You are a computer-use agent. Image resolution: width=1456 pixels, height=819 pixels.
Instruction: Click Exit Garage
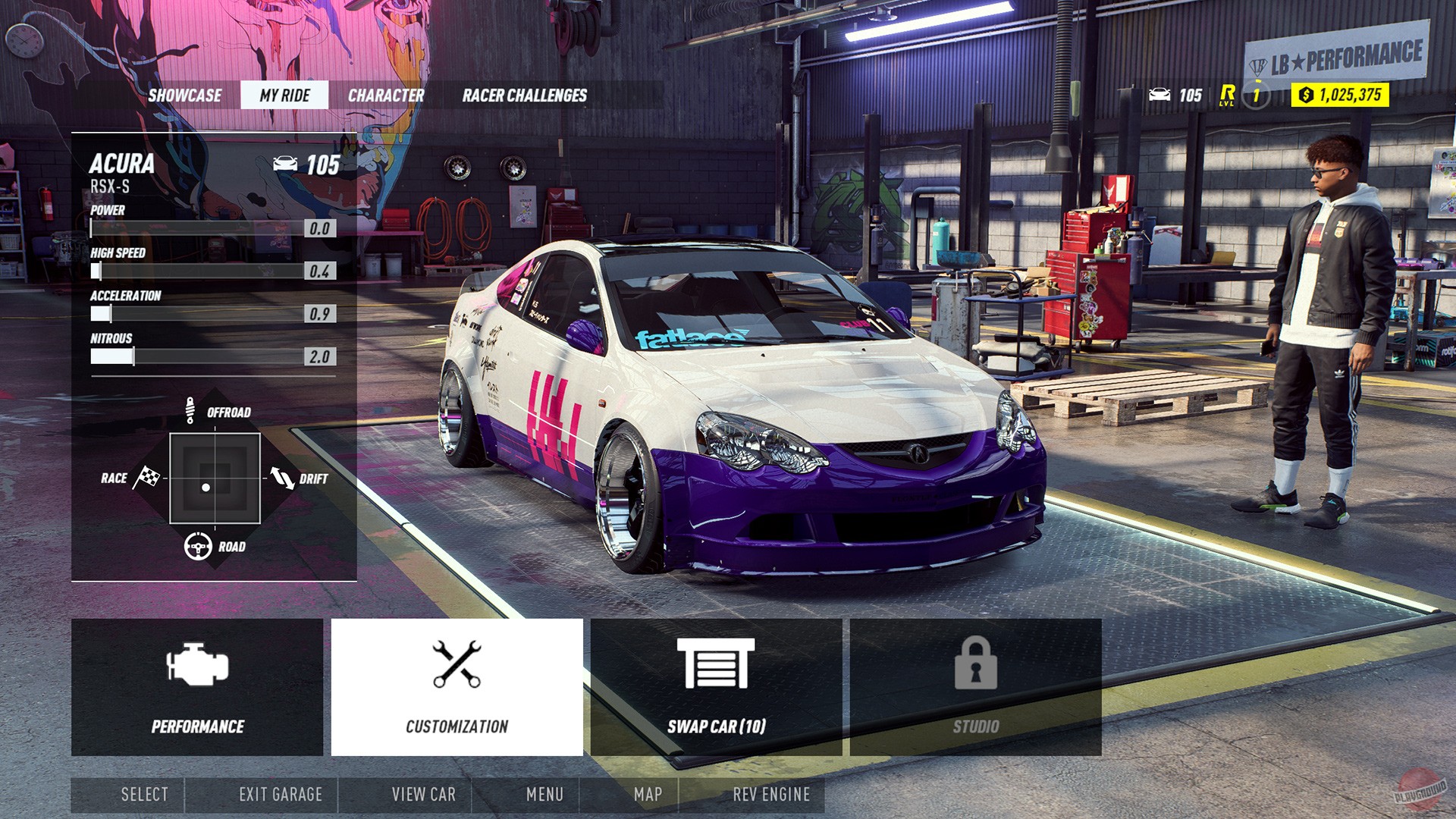(x=283, y=795)
